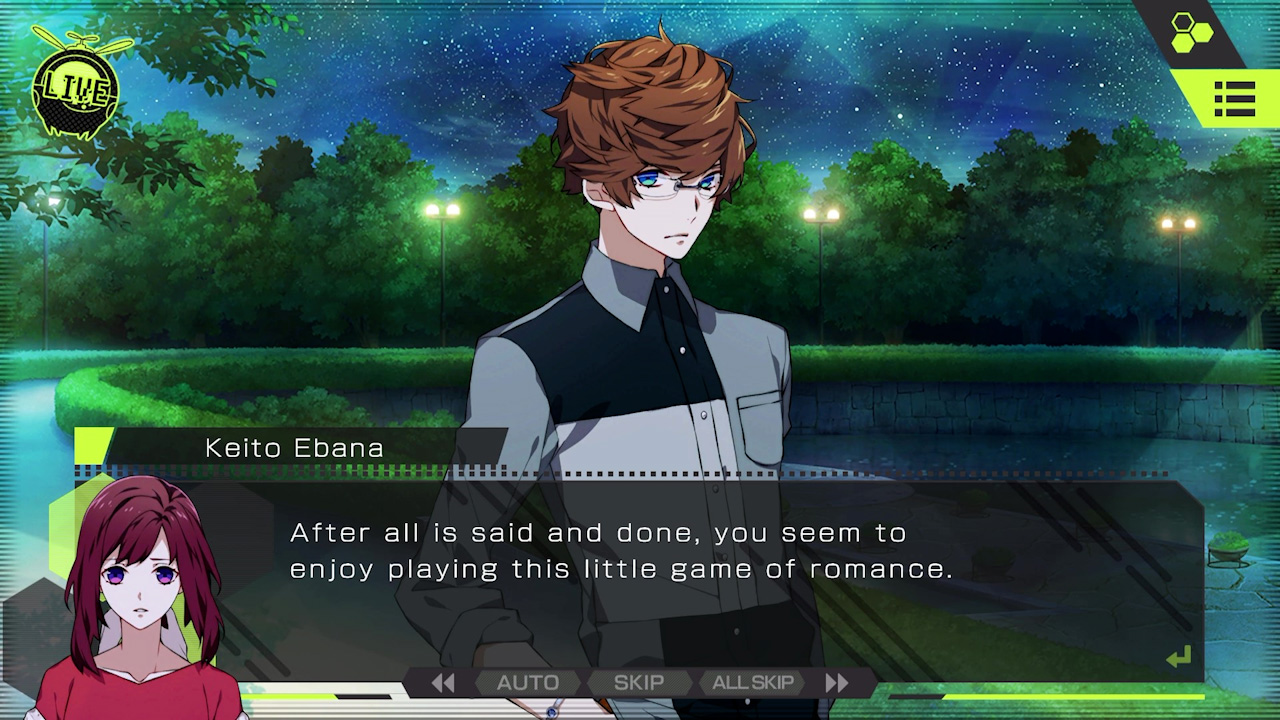Expand the backlog with the left double-chevron
This screenshot has width=1280, height=720.
click(x=443, y=682)
